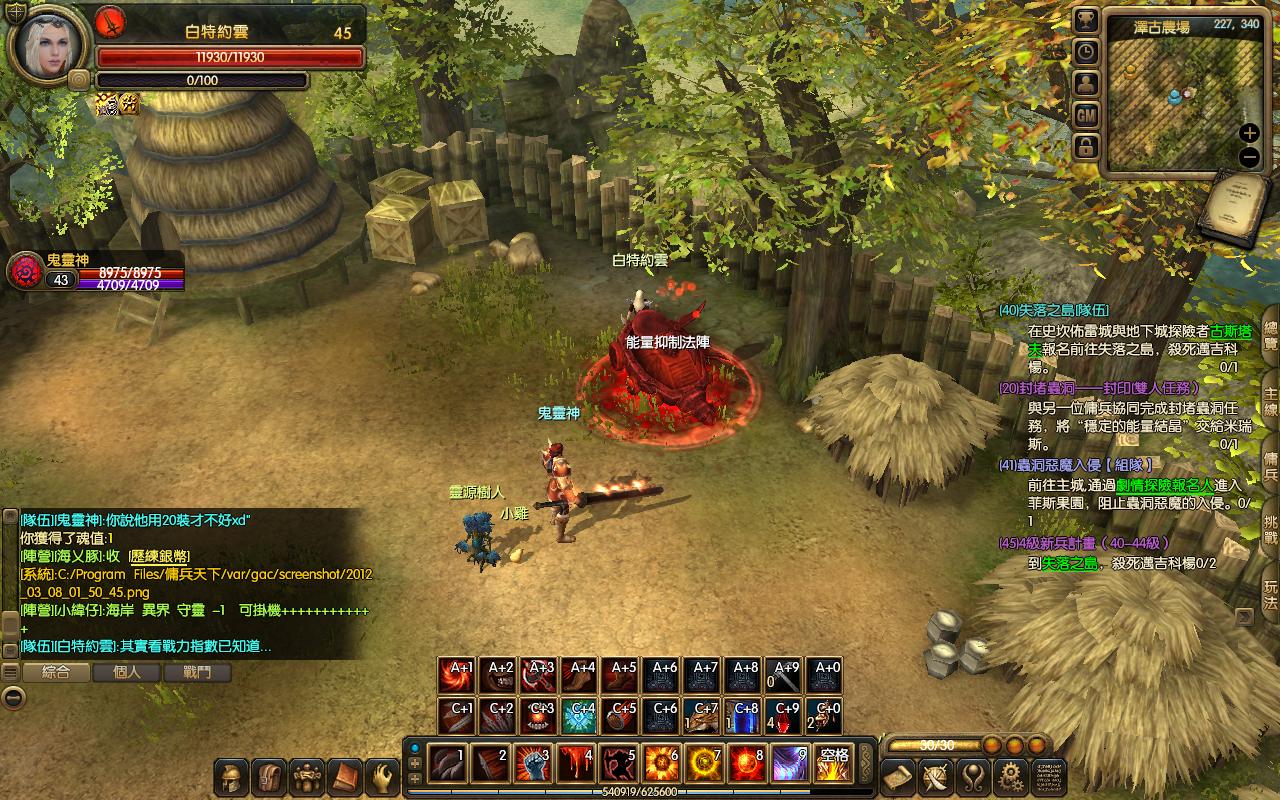Activate the 空格 flame skill slot

coord(833,764)
